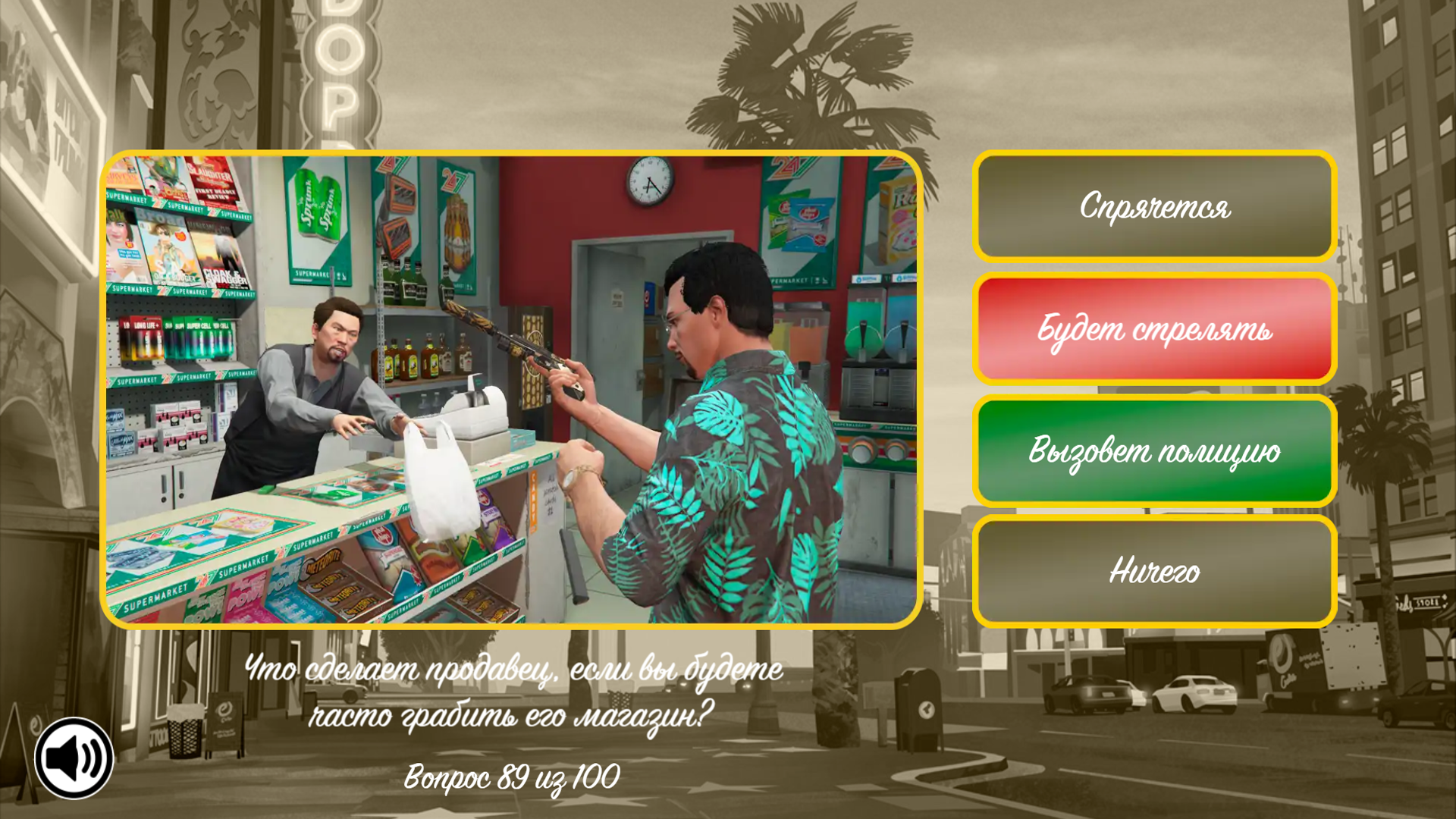Click the "Вопрос 89 из 100" counter
The width and height of the screenshot is (1456, 819).
(x=512, y=775)
